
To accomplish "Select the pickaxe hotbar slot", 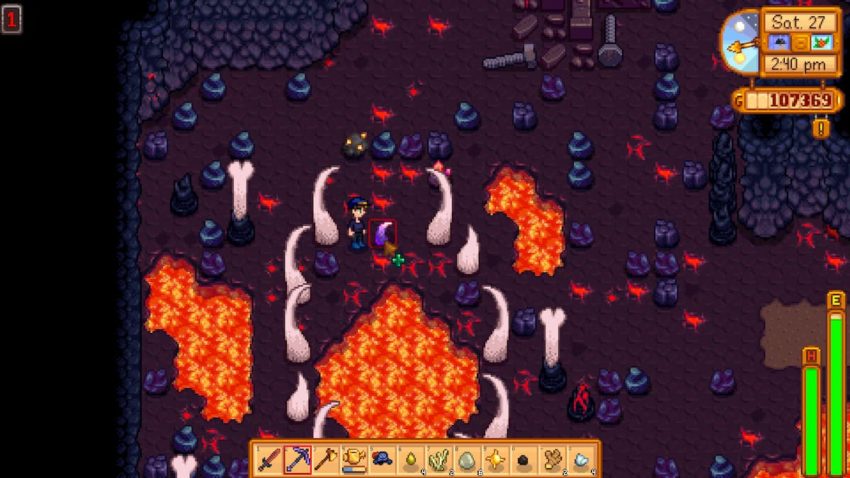I will (x=296, y=459).
